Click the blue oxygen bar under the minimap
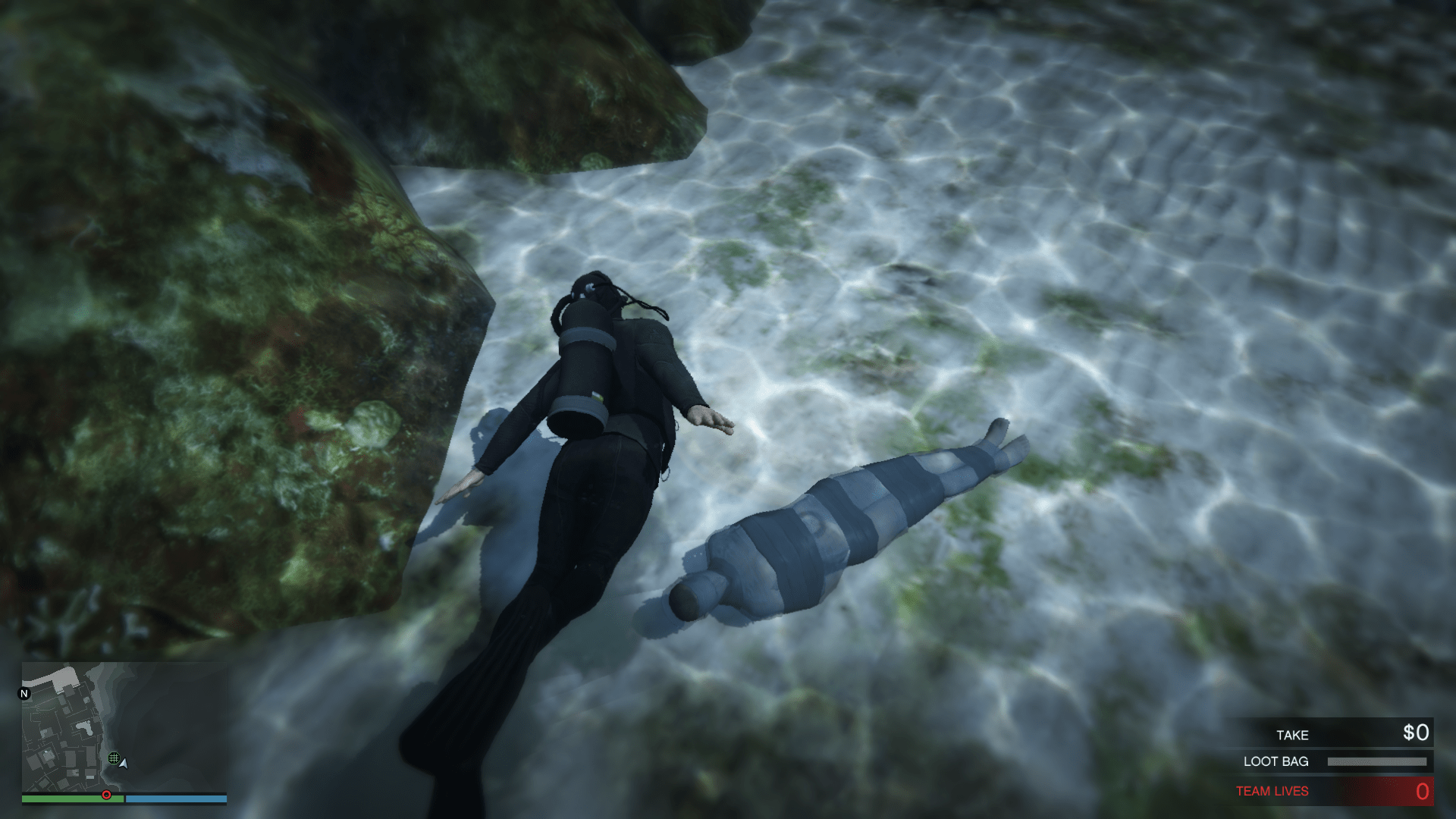 (x=176, y=799)
